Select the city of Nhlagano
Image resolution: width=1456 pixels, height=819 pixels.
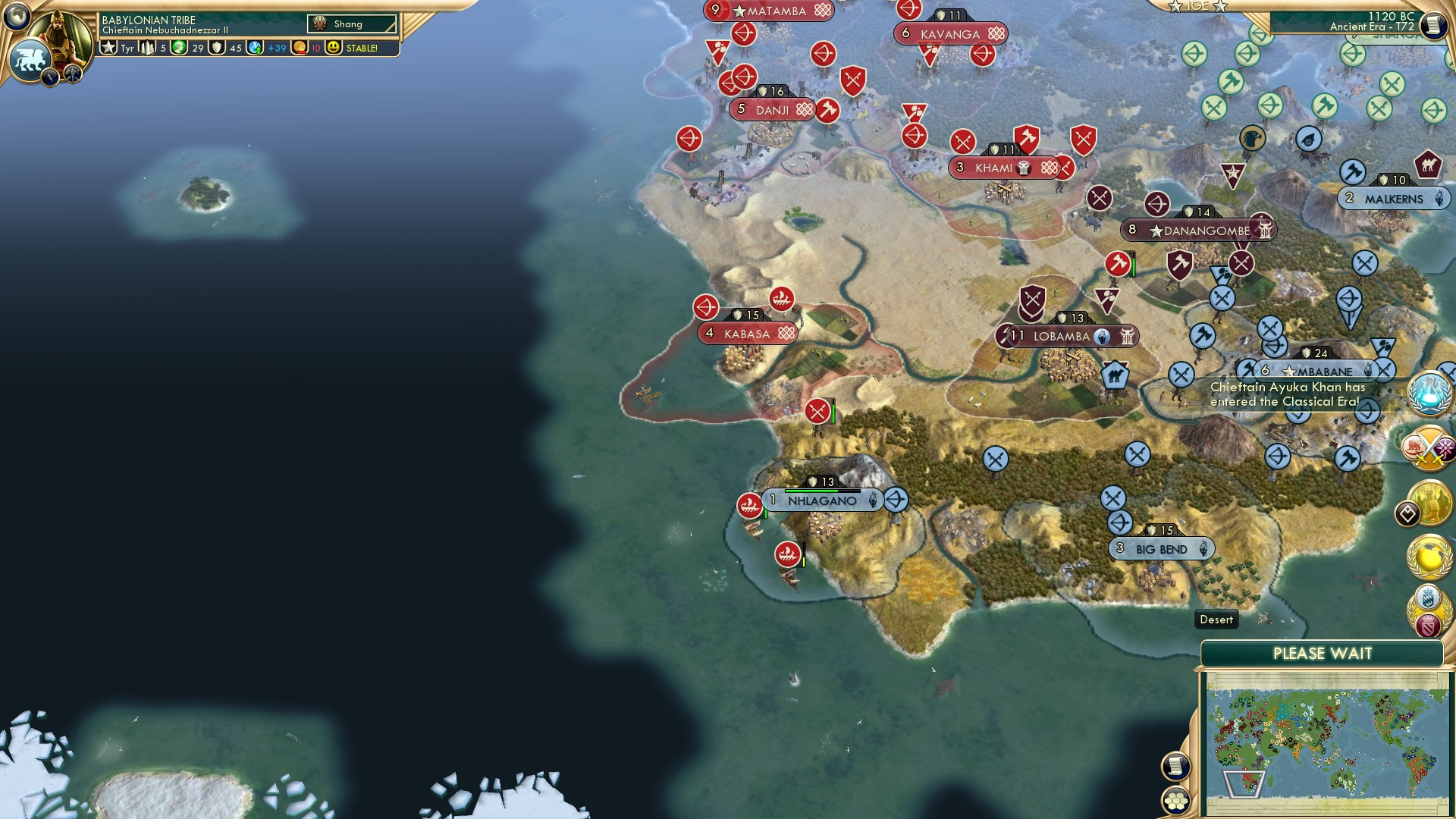(822, 500)
